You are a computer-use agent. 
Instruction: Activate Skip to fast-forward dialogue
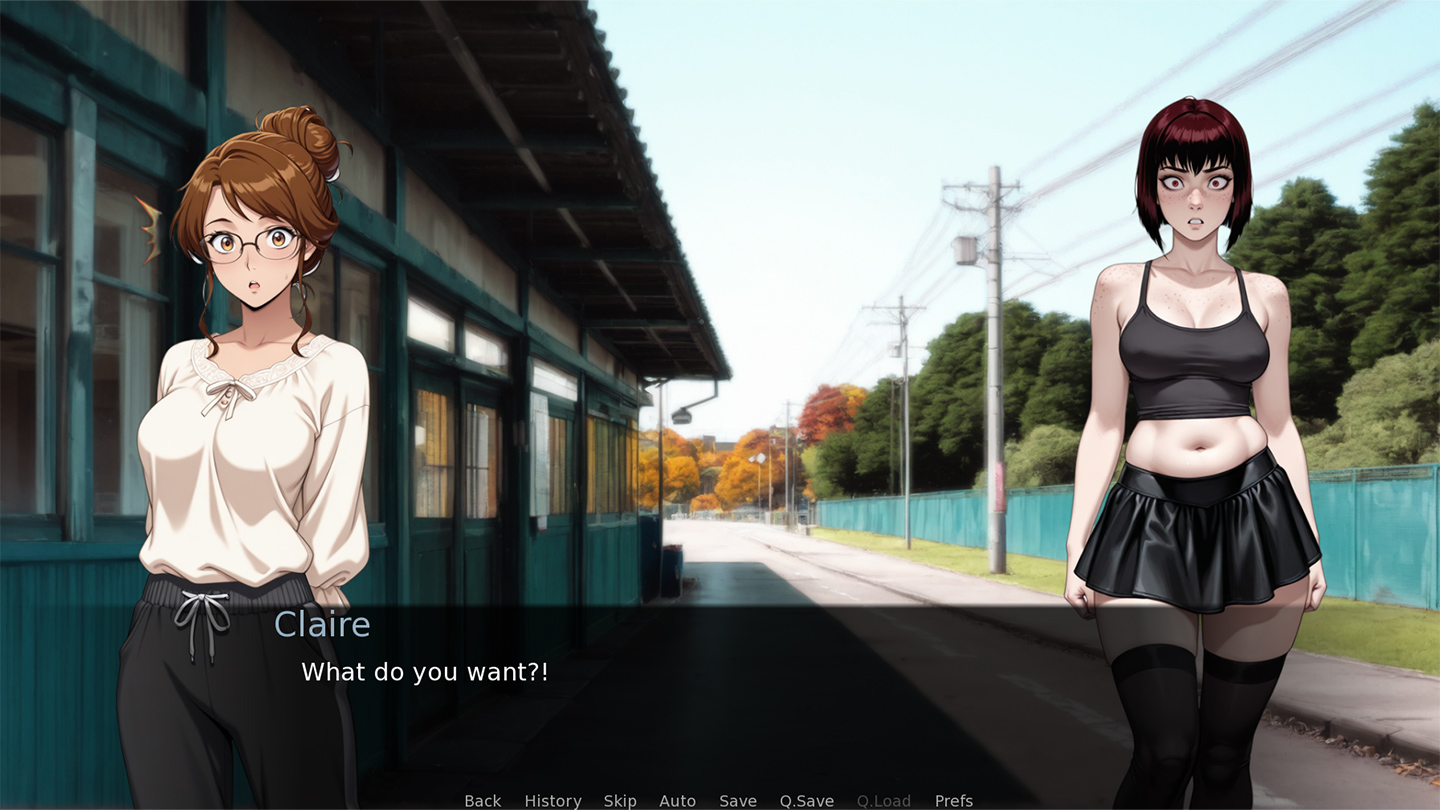(620, 801)
